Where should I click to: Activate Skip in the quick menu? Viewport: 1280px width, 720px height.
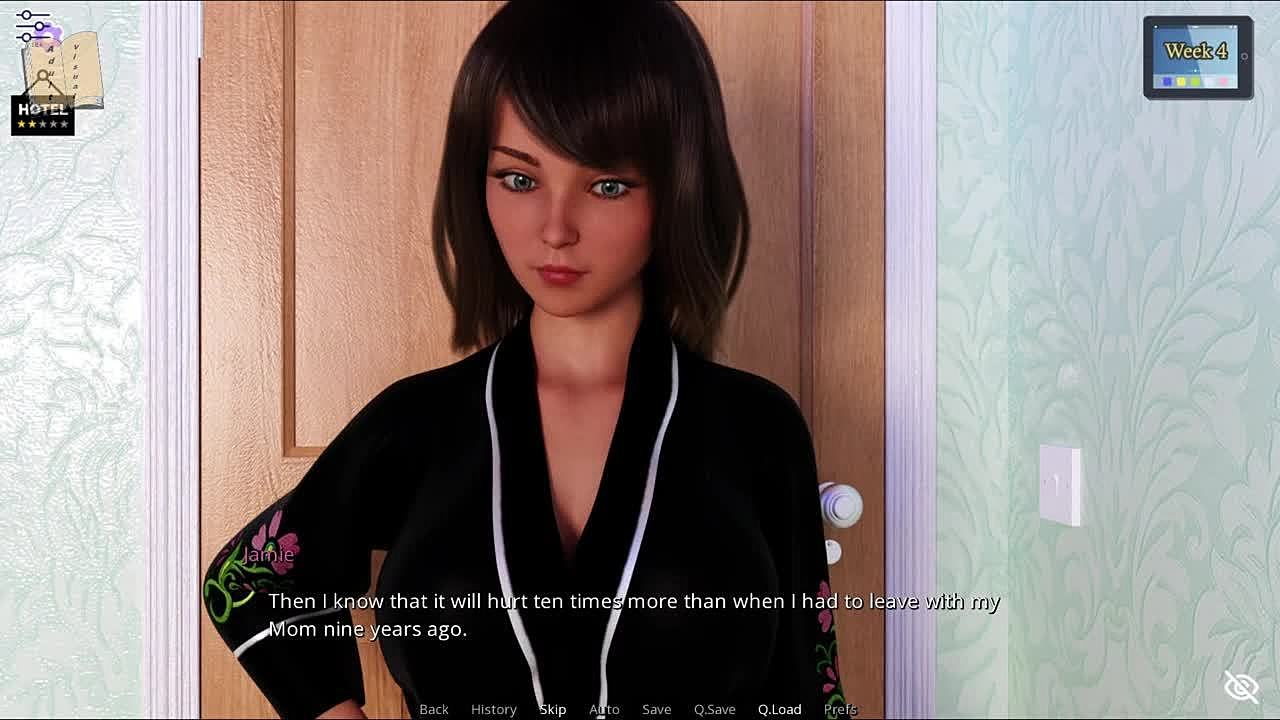click(x=553, y=709)
